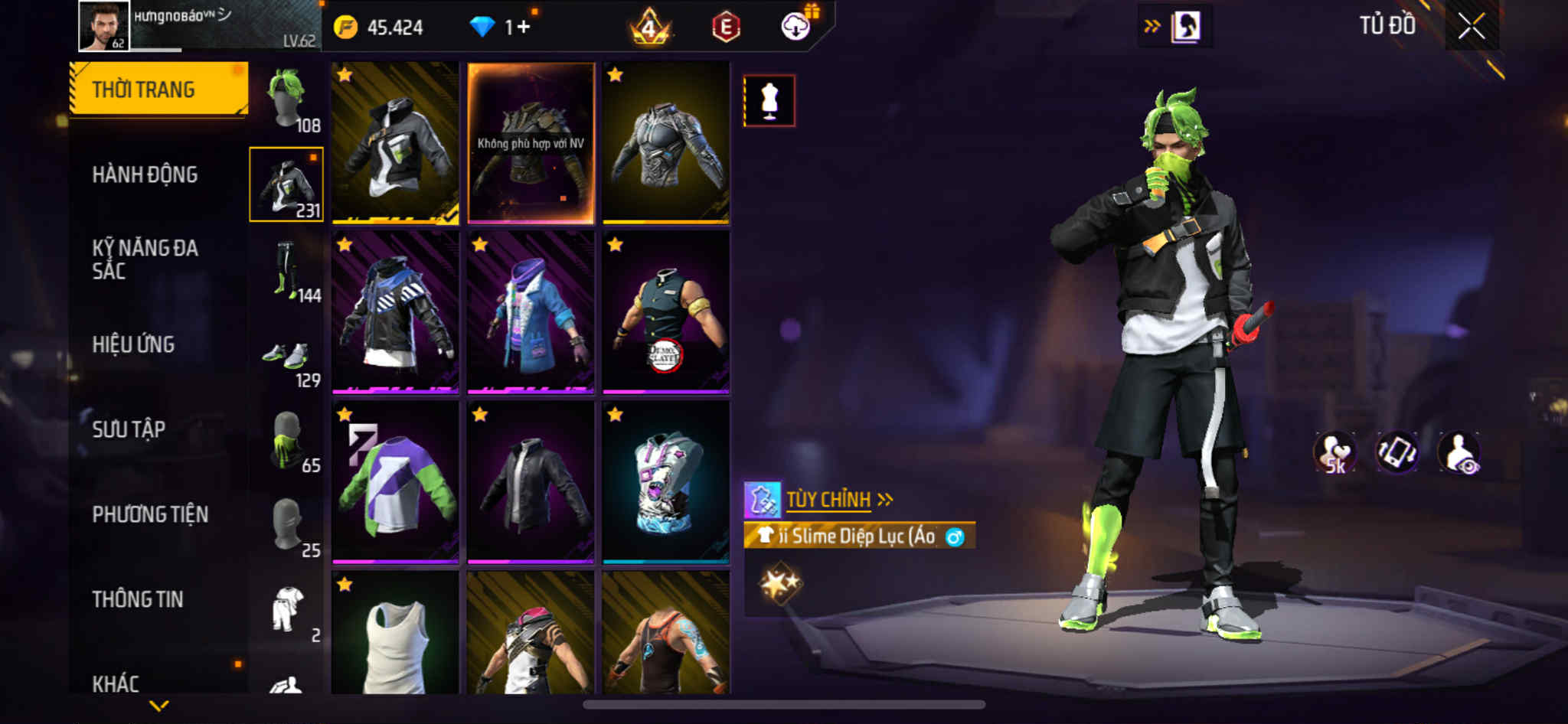This screenshot has width=1568, height=724.
Task: Open Tùy Chỉnh customization
Action: (828, 500)
